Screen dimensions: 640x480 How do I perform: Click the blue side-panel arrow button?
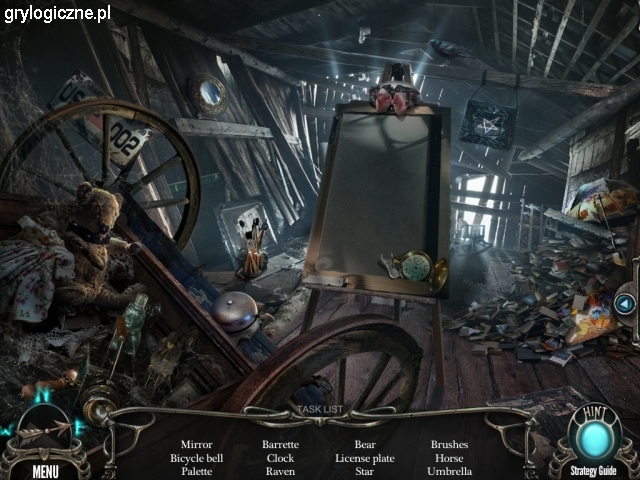click(x=626, y=302)
